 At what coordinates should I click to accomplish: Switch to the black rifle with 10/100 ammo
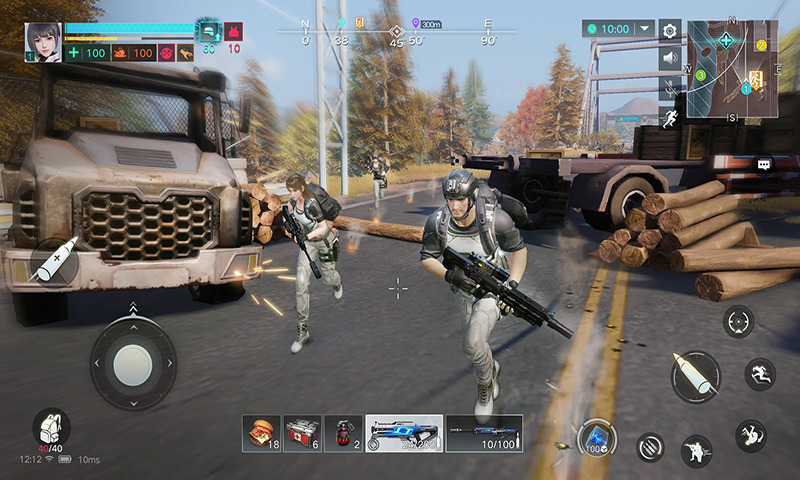pos(485,433)
